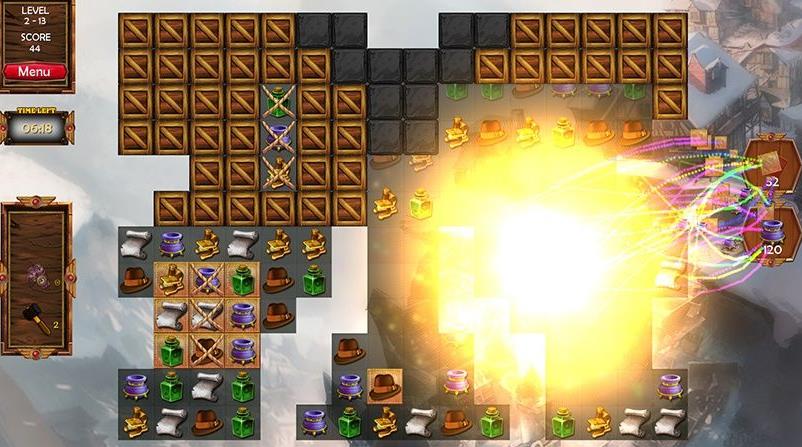Pick the rope-bound green potion tile
Viewport: 802px width, 447px height.
278,100
